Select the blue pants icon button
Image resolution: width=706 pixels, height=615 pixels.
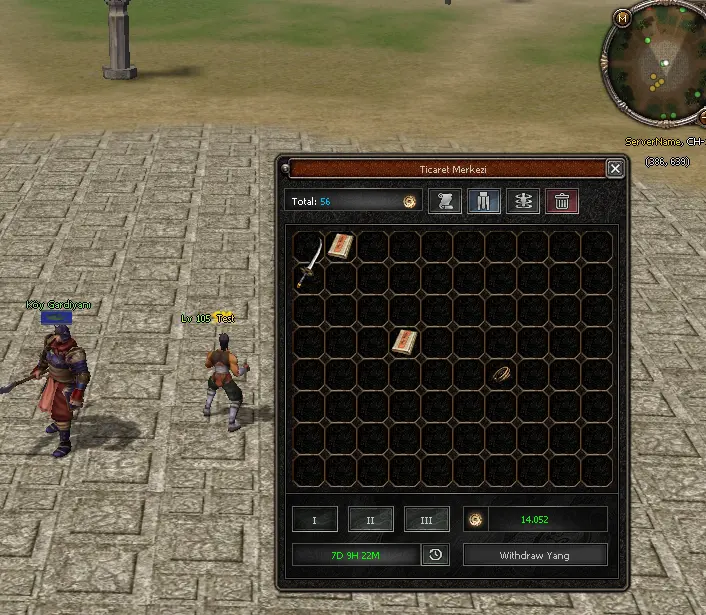484,201
